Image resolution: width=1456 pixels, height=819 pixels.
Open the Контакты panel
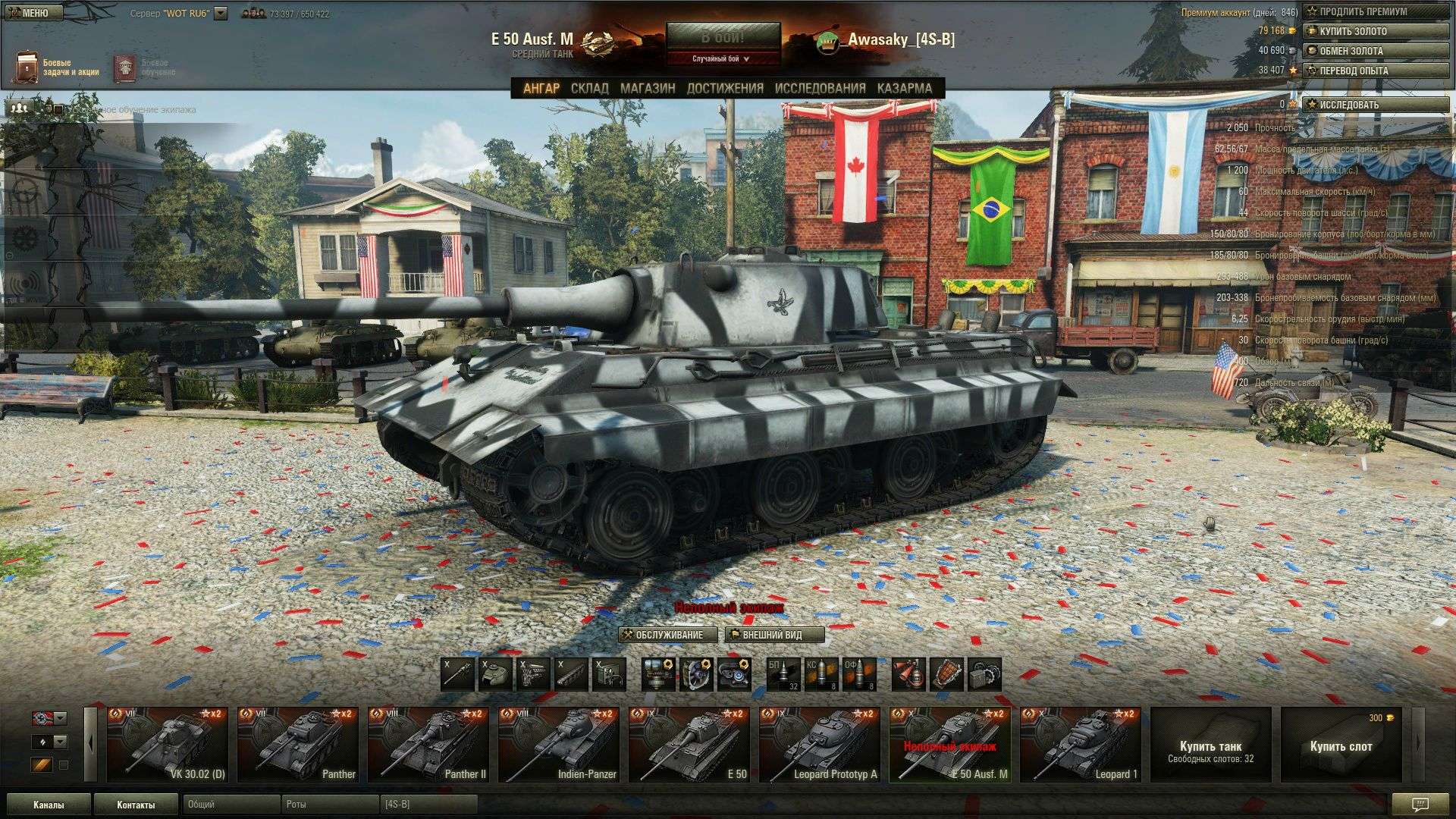pos(136,805)
